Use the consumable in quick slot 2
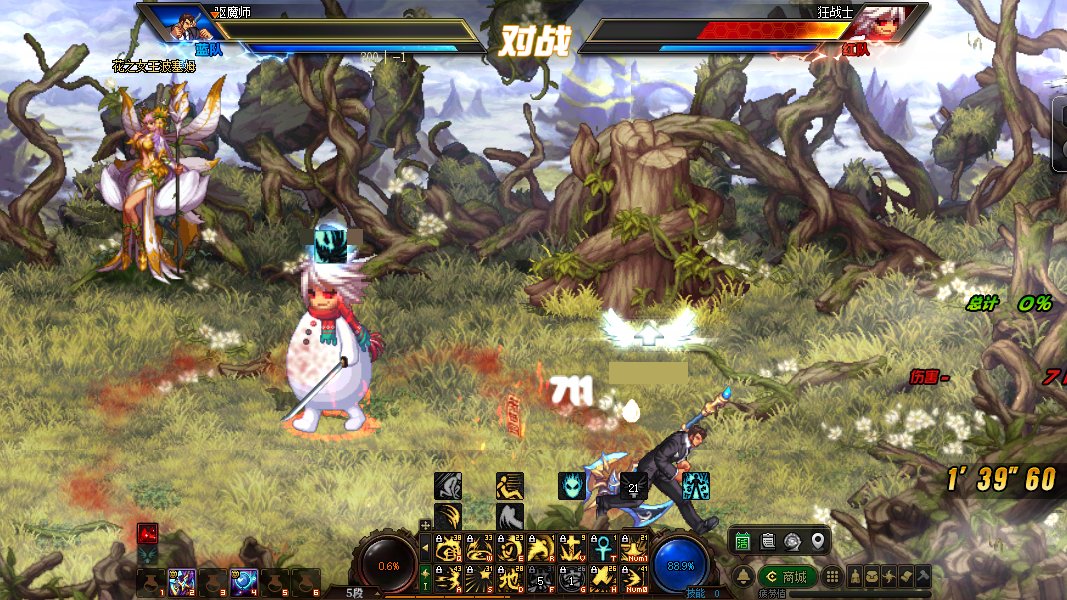 tap(183, 582)
